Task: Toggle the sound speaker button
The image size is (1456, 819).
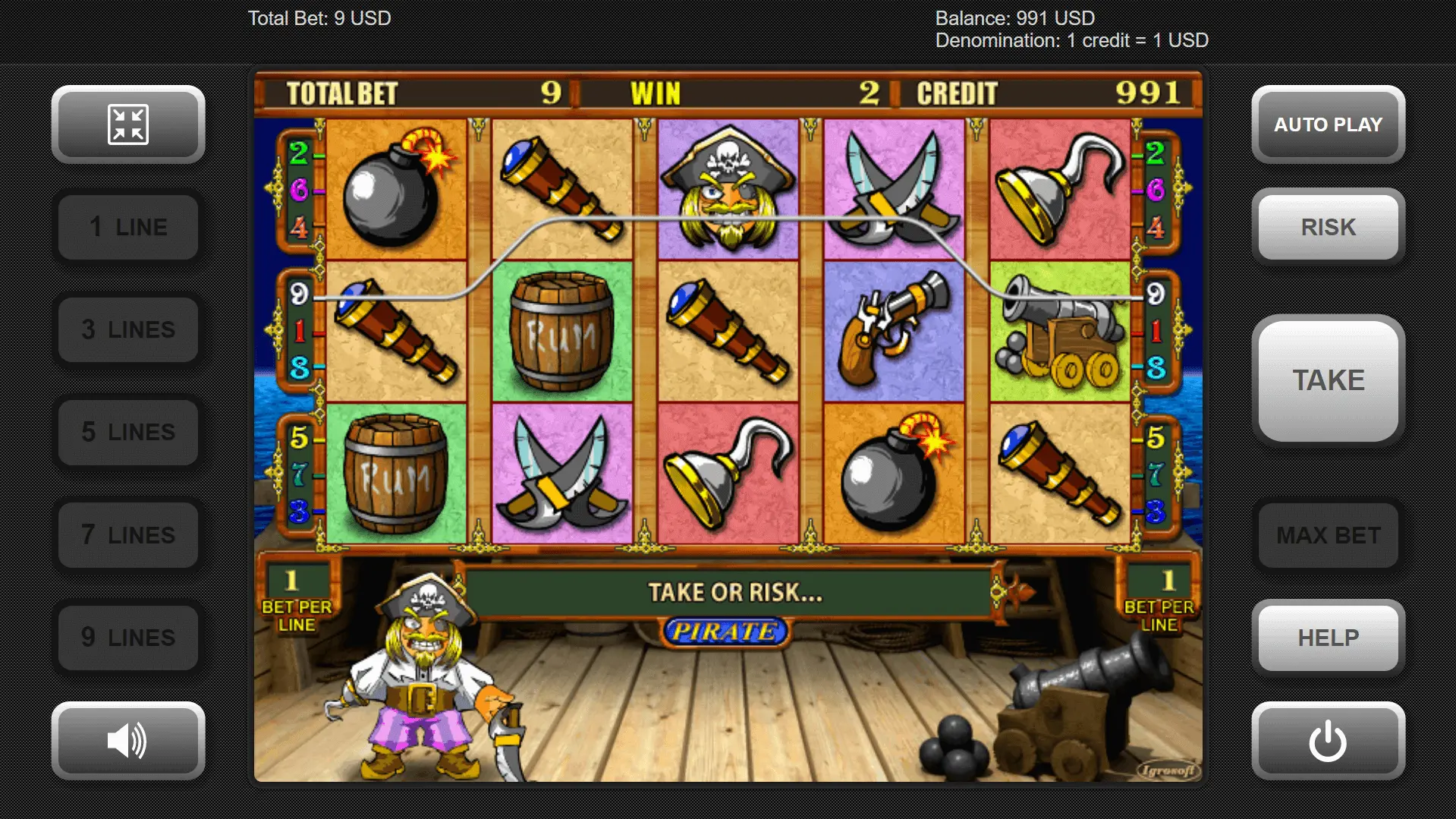Action: click(128, 740)
